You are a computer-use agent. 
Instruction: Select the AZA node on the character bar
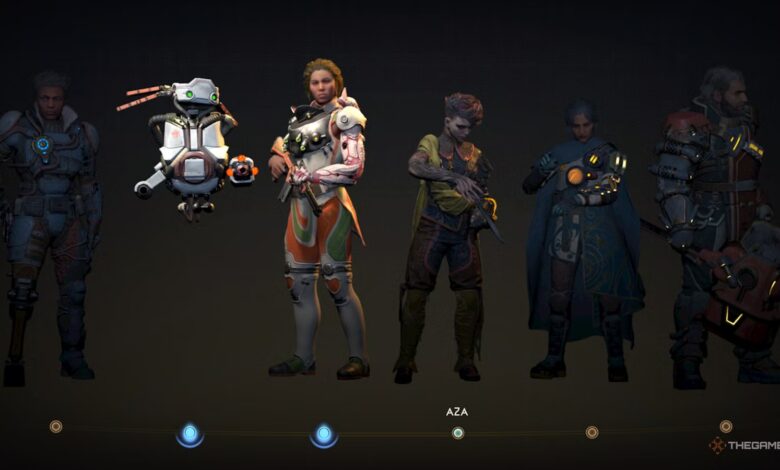(457, 433)
